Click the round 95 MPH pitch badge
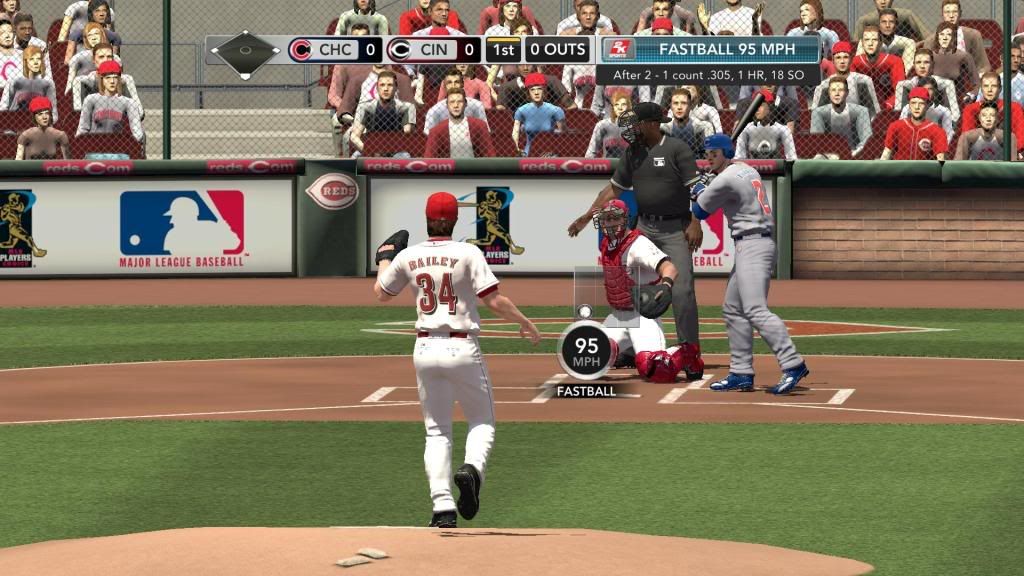 (x=586, y=350)
